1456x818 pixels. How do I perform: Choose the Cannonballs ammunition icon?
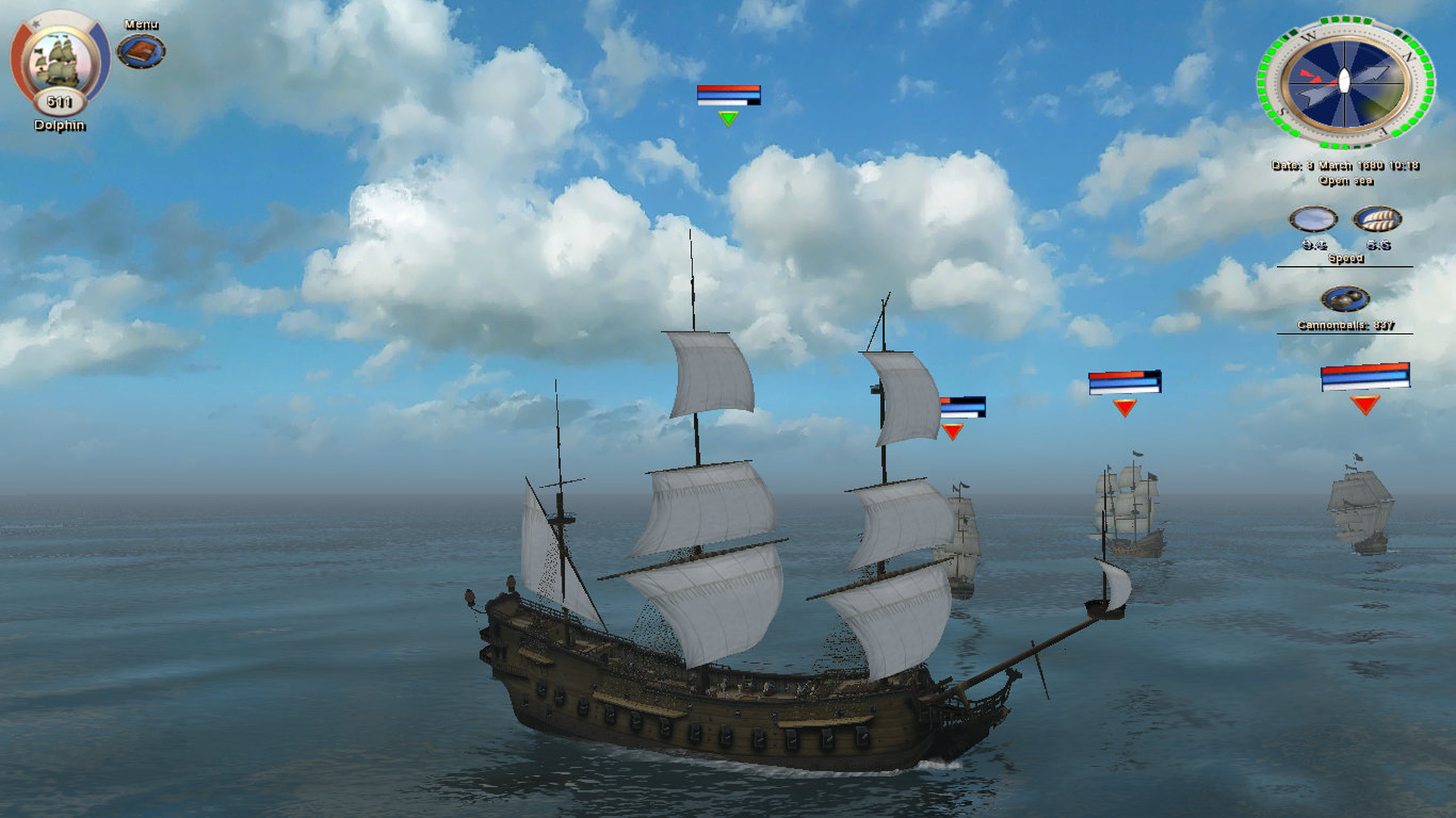click(x=1345, y=299)
